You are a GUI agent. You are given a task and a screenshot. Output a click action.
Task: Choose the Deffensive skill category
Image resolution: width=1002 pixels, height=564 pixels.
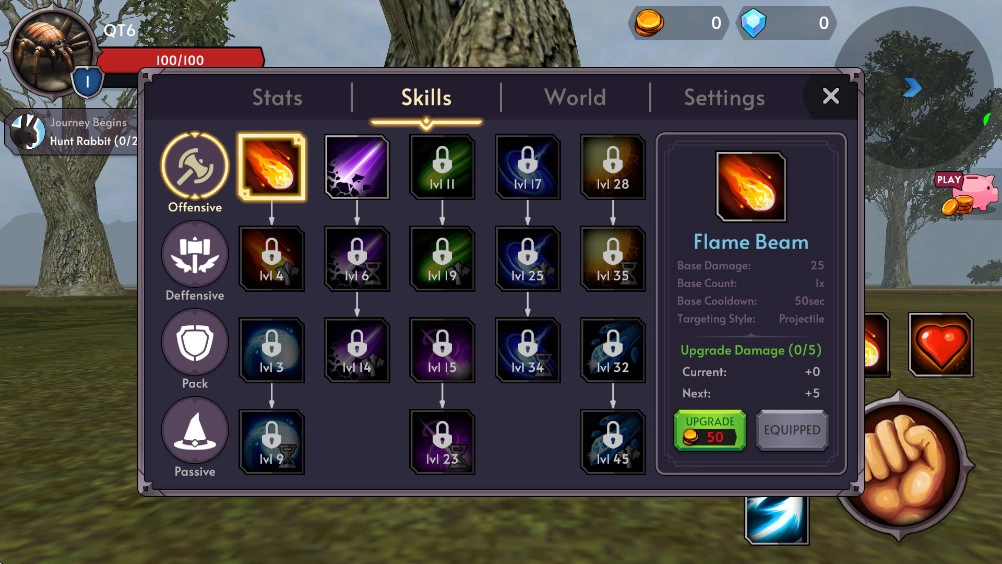tap(195, 254)
